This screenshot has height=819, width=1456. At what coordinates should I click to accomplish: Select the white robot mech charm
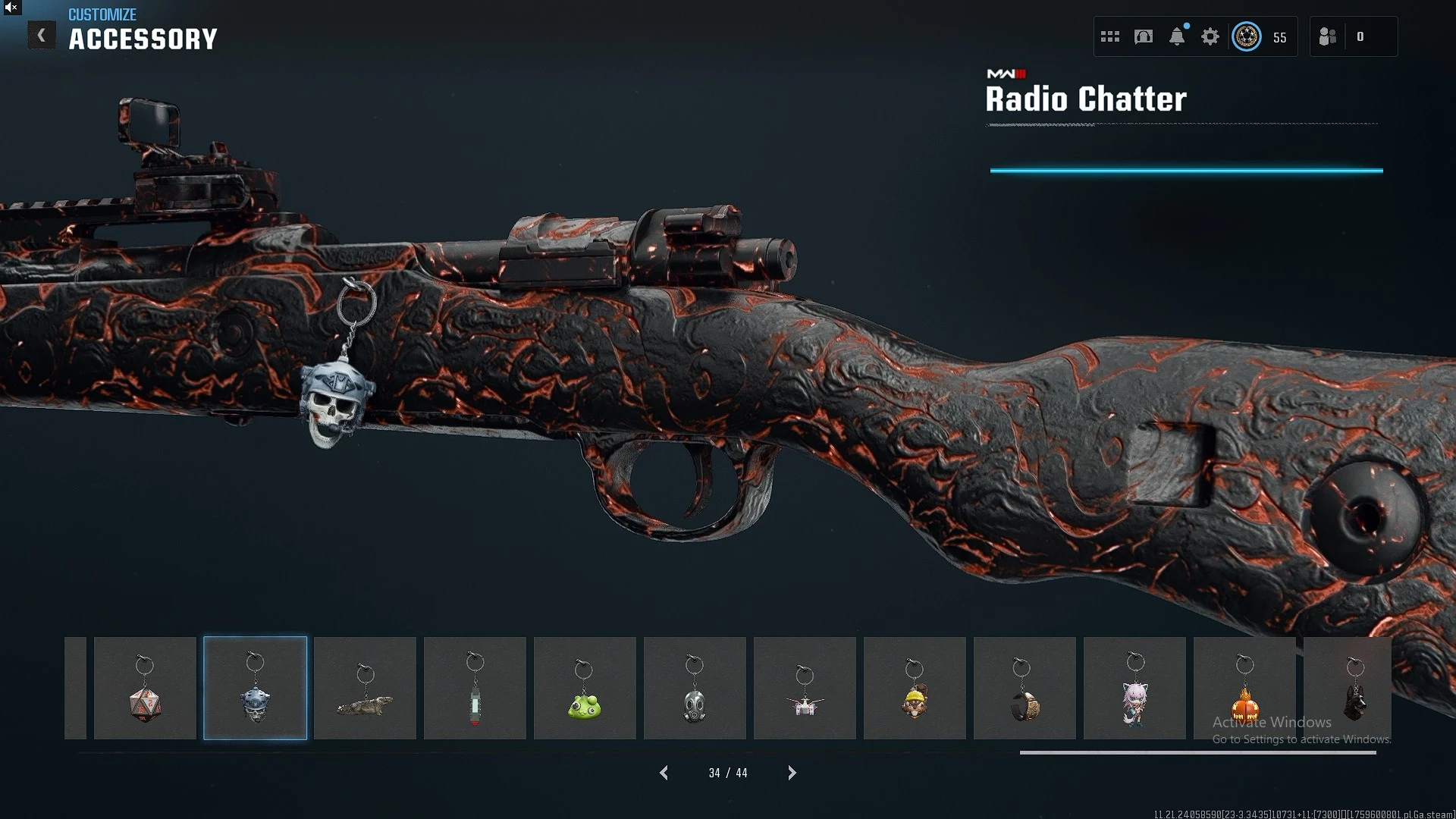tap(805, 689)
